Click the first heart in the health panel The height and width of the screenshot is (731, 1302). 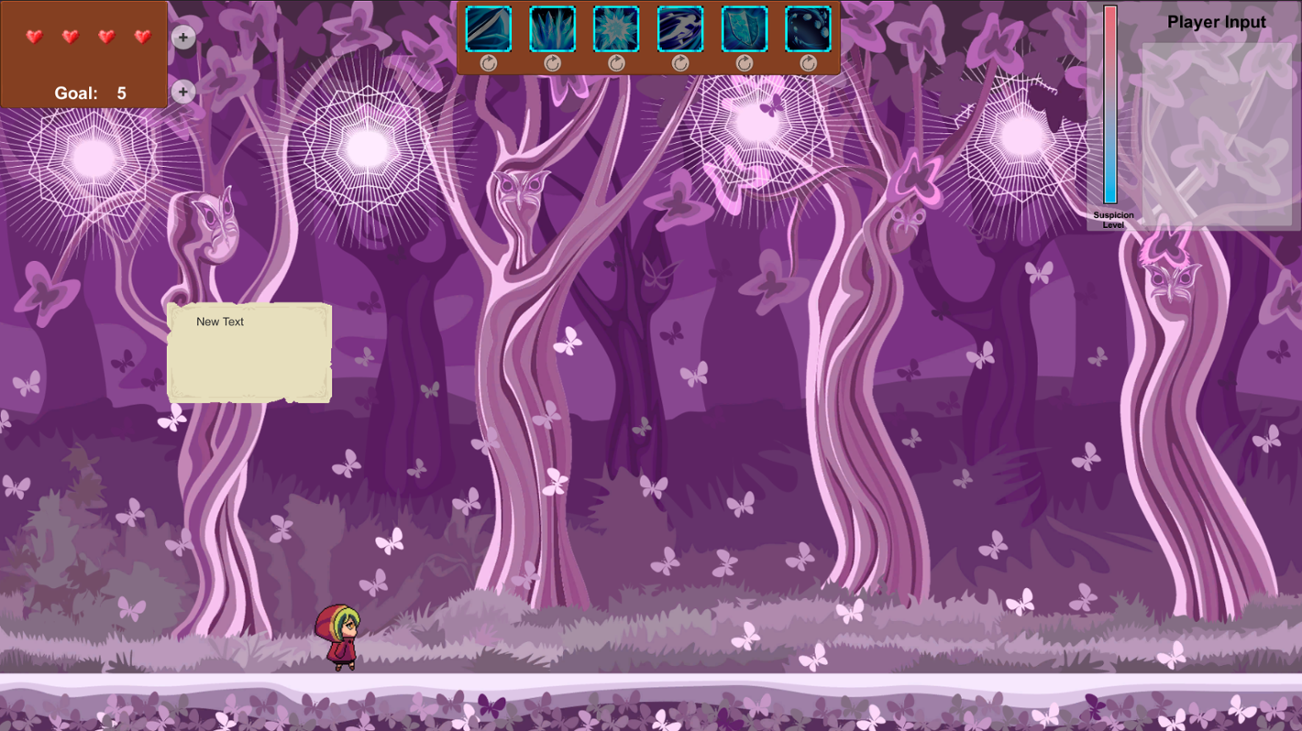(x=34, y=38)
